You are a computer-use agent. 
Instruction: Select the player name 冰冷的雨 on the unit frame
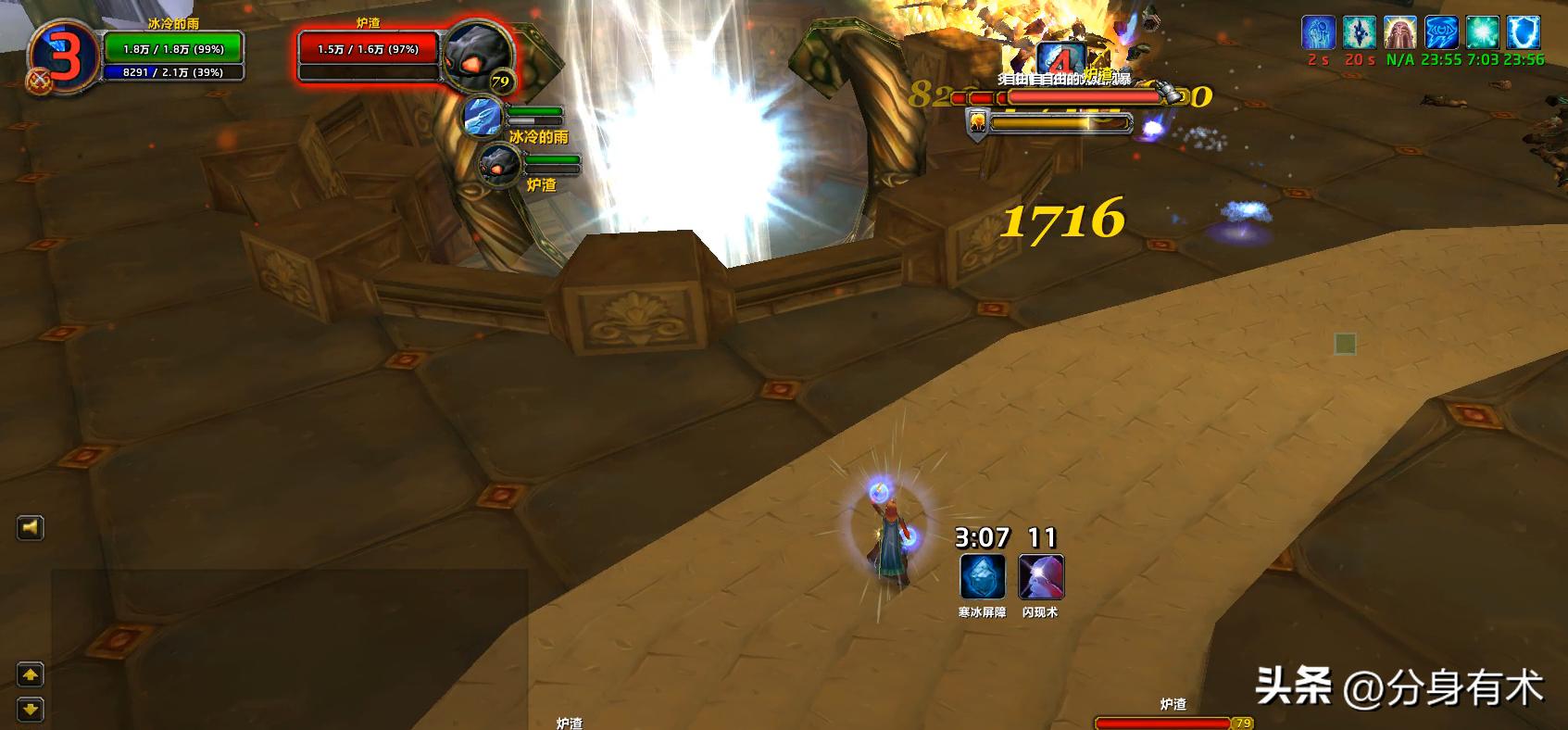173,23
